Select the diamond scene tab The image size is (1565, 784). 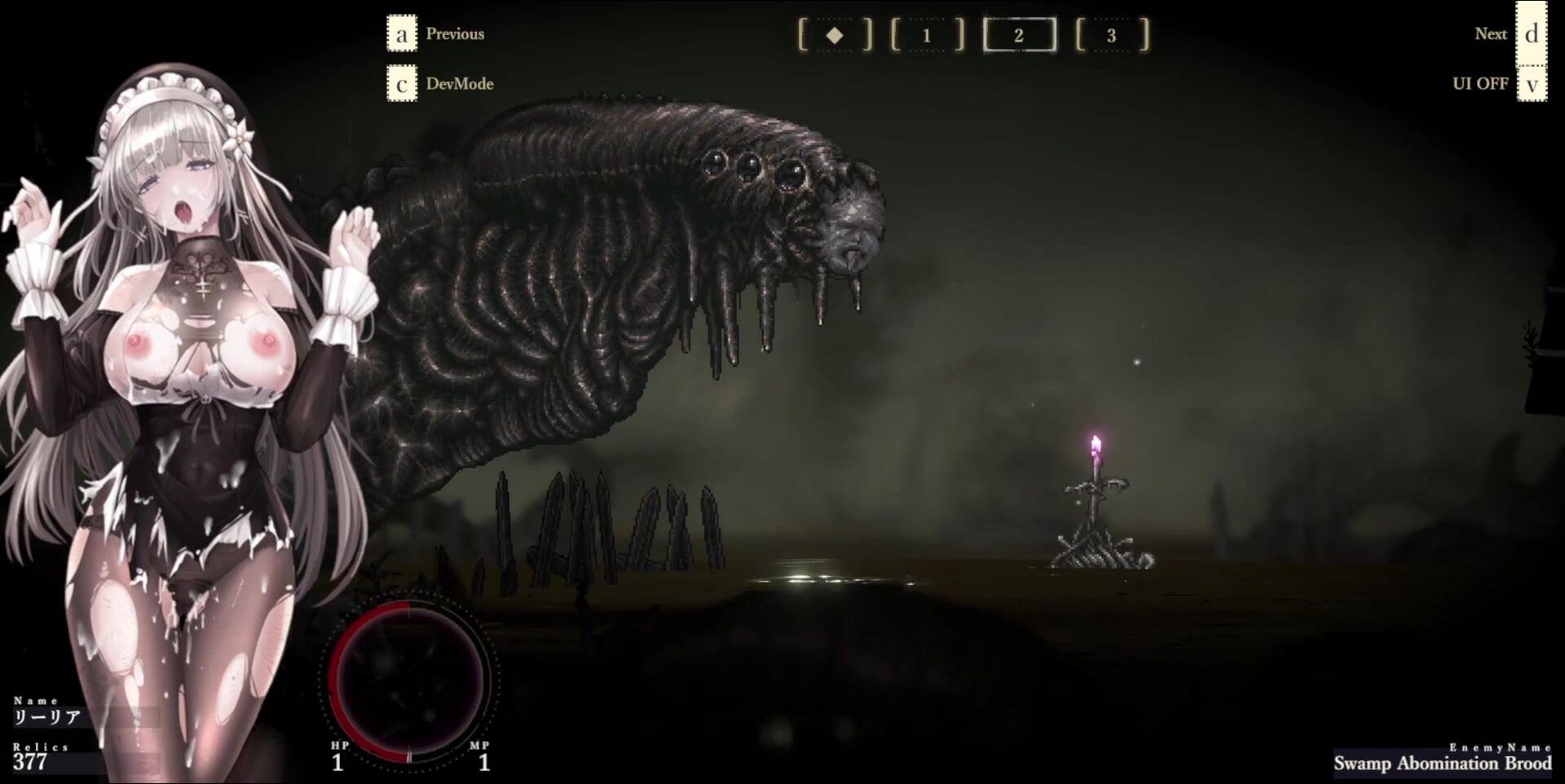[x=834, y=35]
